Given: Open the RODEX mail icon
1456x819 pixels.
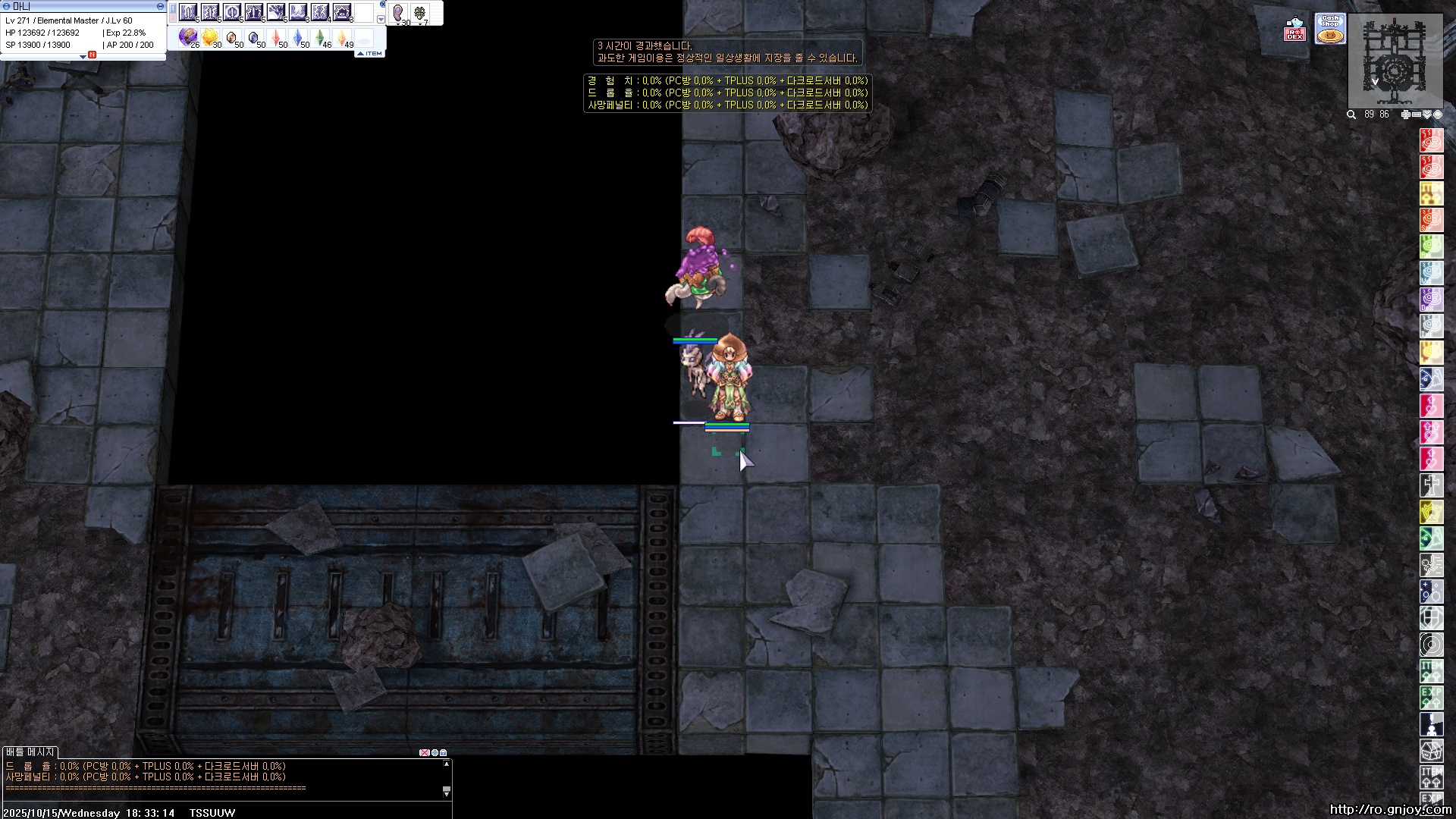Looking at the screenshot, I should 1294,30.
